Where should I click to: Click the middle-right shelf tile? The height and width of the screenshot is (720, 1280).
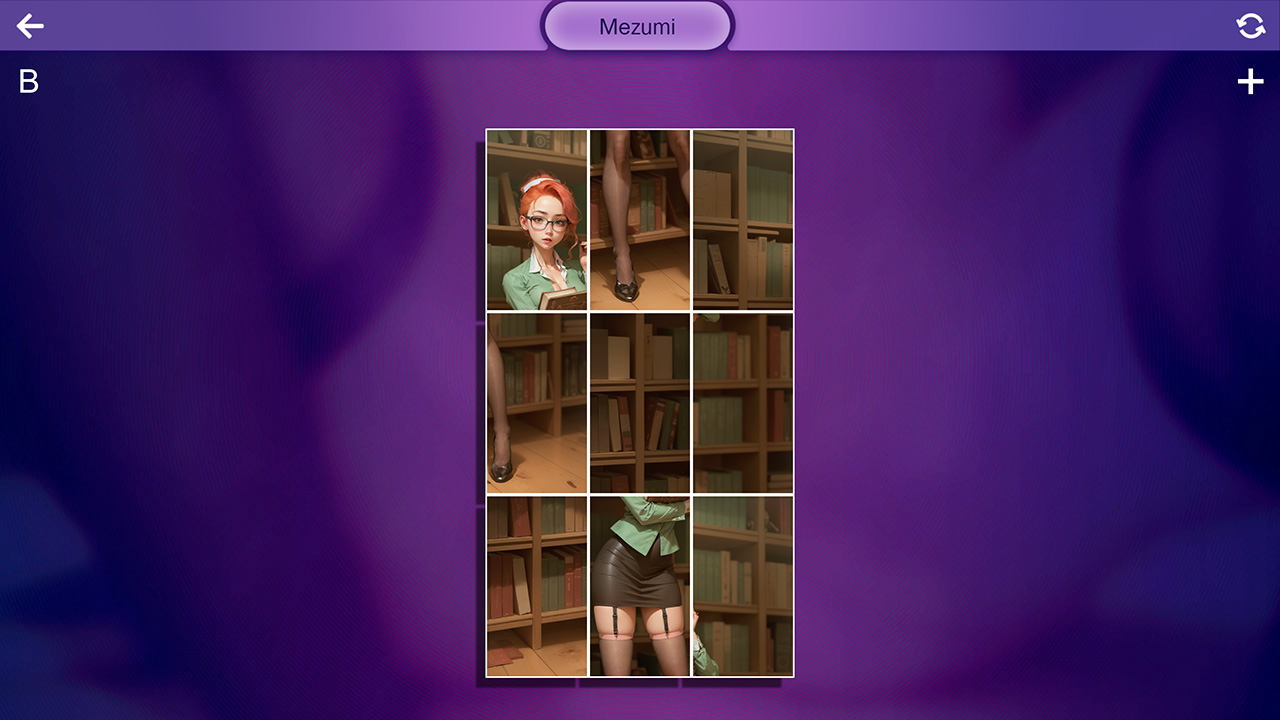pos(743,402)
